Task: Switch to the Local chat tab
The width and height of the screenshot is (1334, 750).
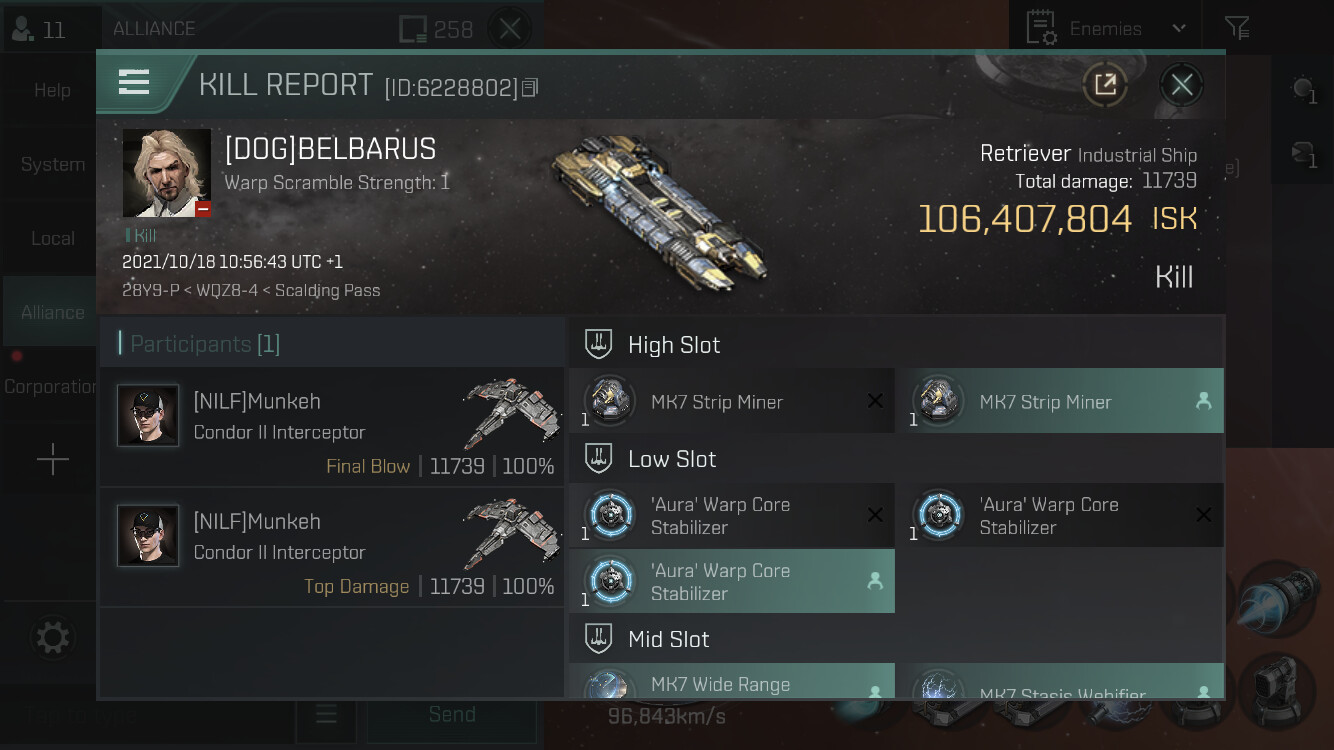Action: [x=52, y=238]
